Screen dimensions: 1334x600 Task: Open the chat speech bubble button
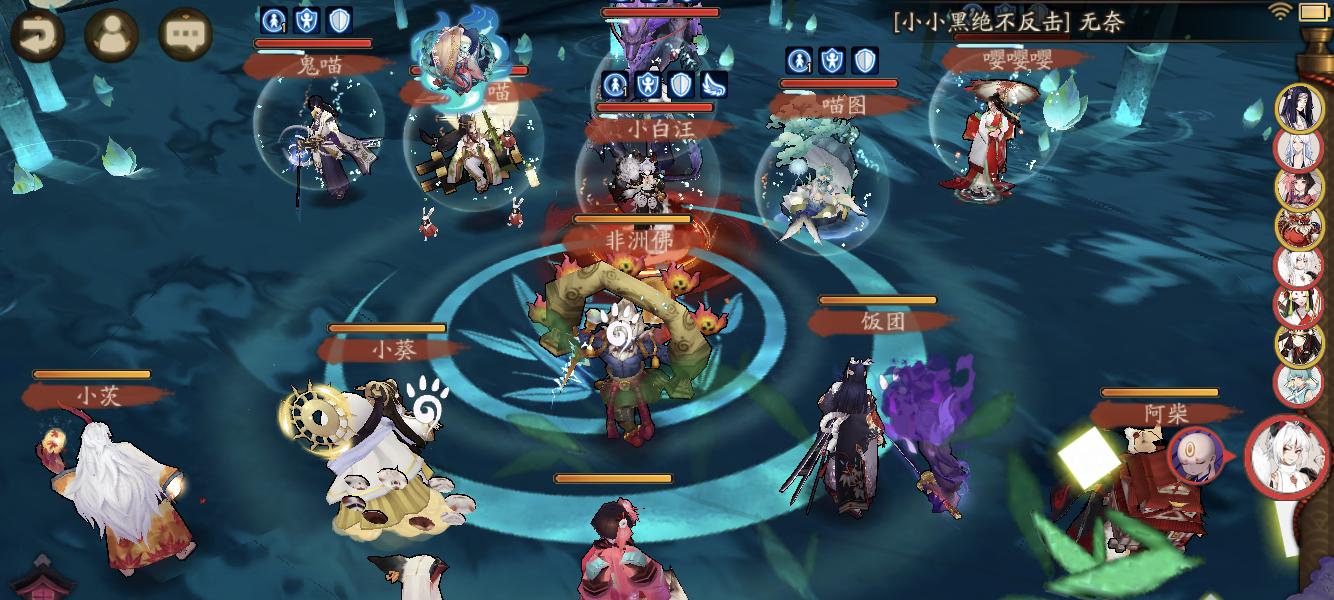point(185,35)
